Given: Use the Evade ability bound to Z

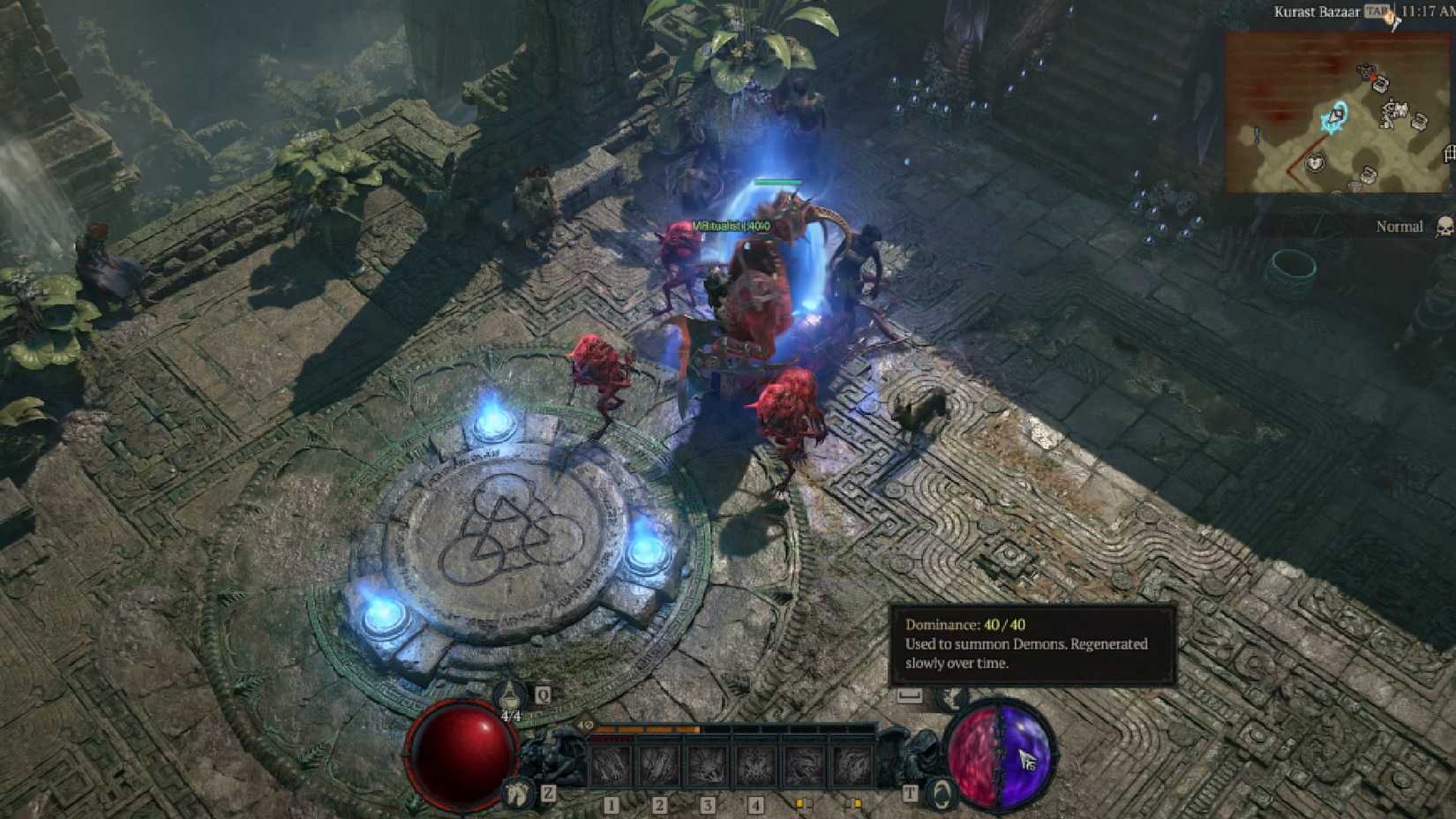Looking at the screenshot, I should [x=517, y=793].
